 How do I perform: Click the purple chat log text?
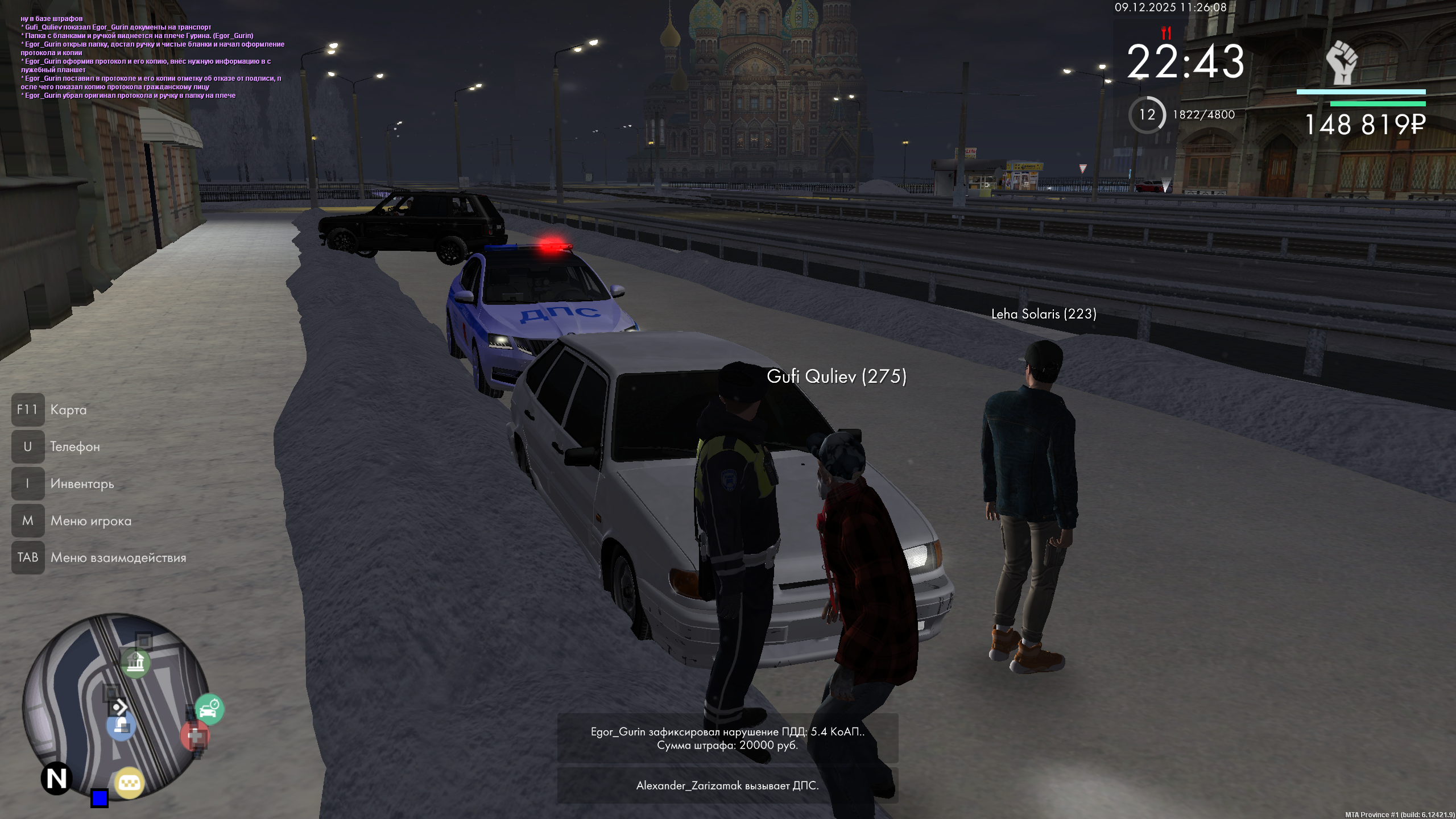tap(152, 57)
